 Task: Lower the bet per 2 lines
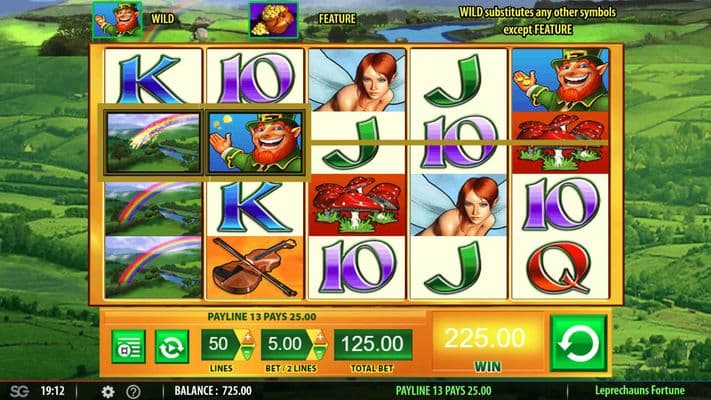coord(322,353)
